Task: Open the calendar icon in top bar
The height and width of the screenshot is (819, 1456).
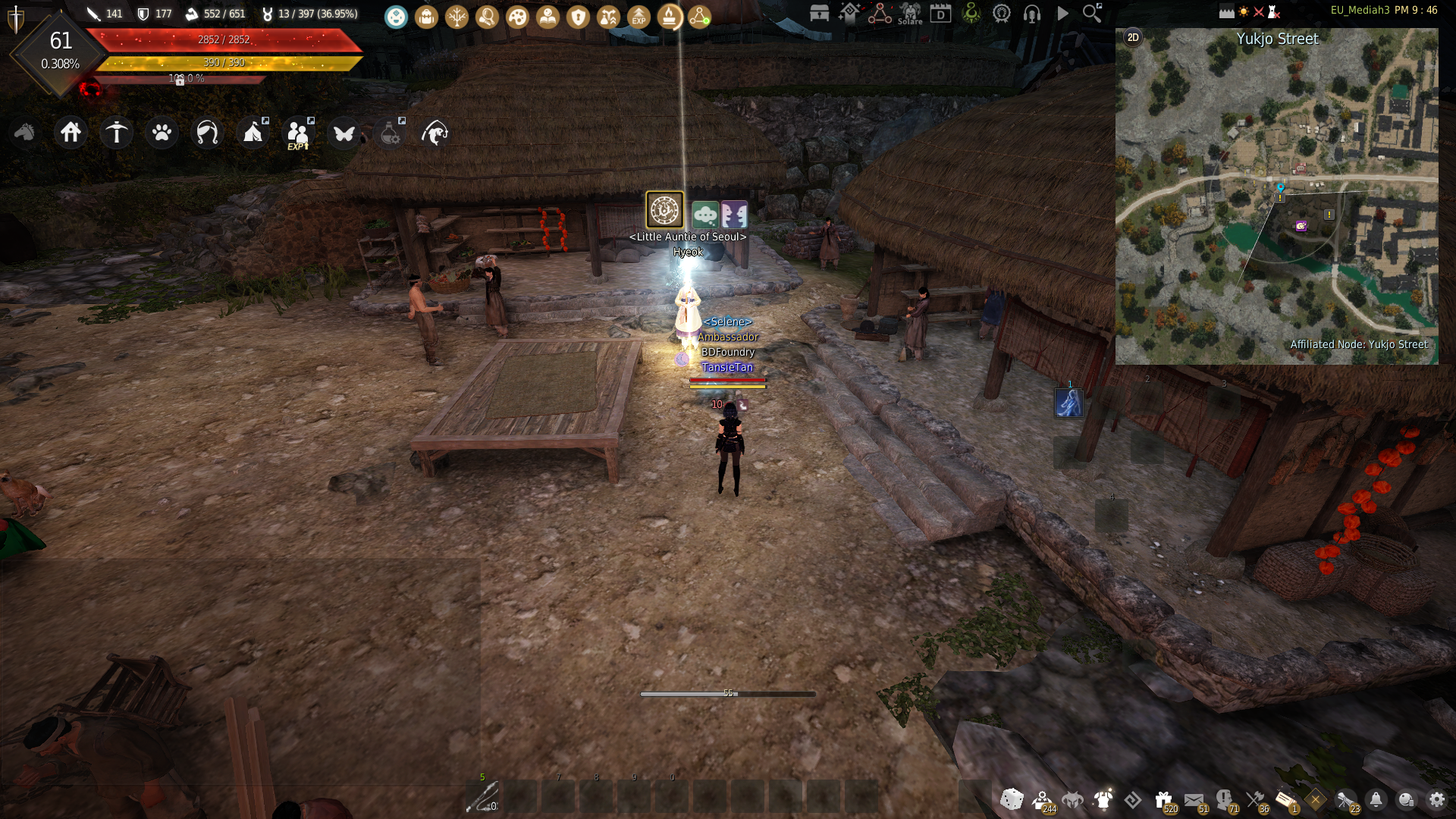Action: [x=940, y=14]
